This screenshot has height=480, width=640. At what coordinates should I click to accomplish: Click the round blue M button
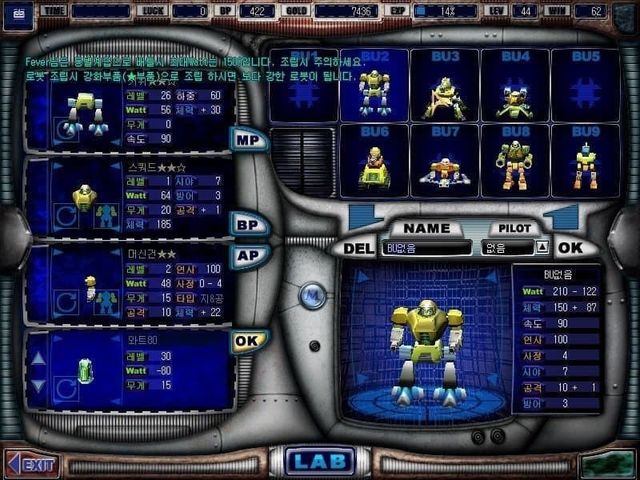(x=312, y=297)
